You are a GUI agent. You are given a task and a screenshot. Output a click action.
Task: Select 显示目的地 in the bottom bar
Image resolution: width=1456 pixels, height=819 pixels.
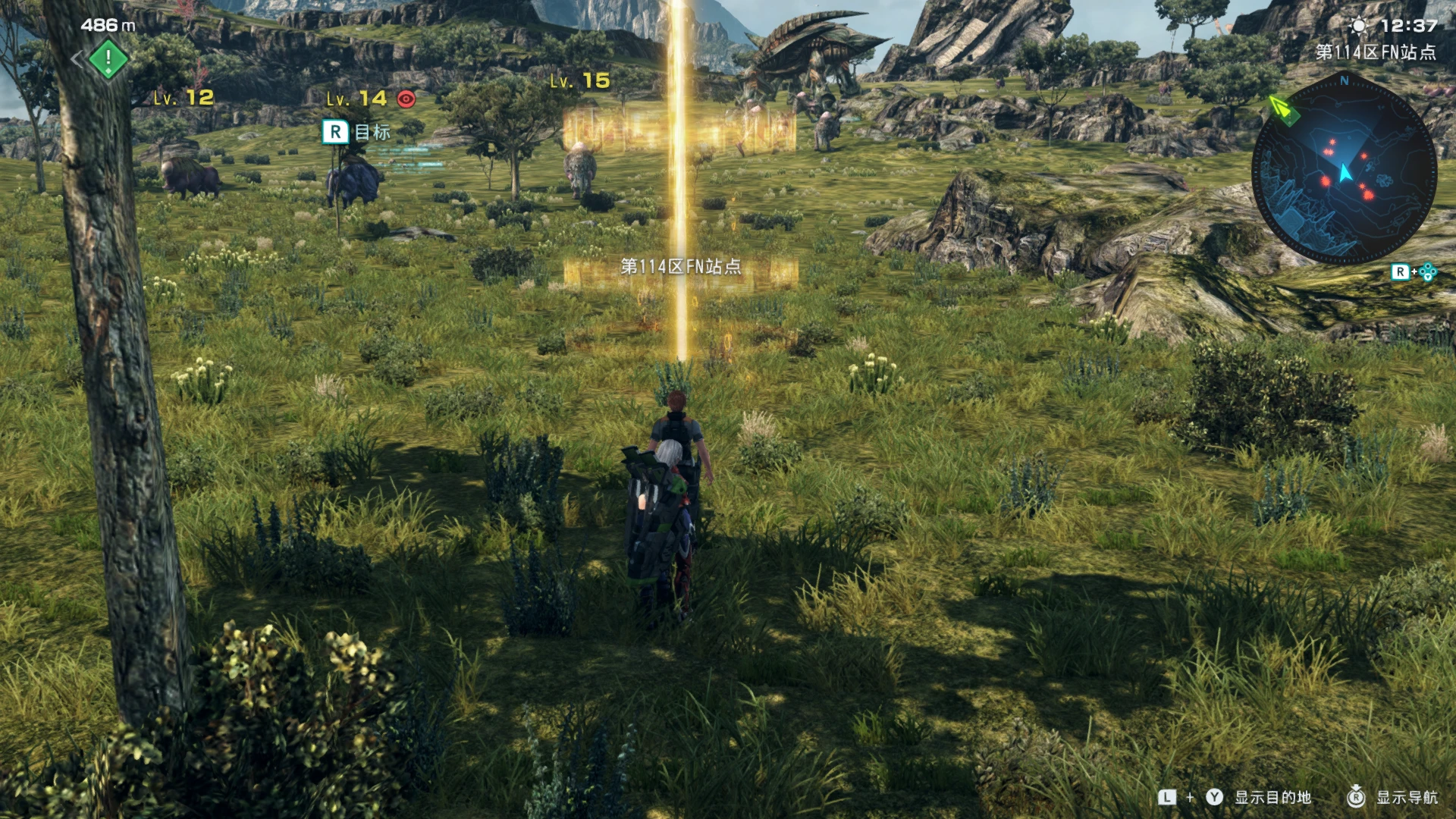coord(1273,796)
